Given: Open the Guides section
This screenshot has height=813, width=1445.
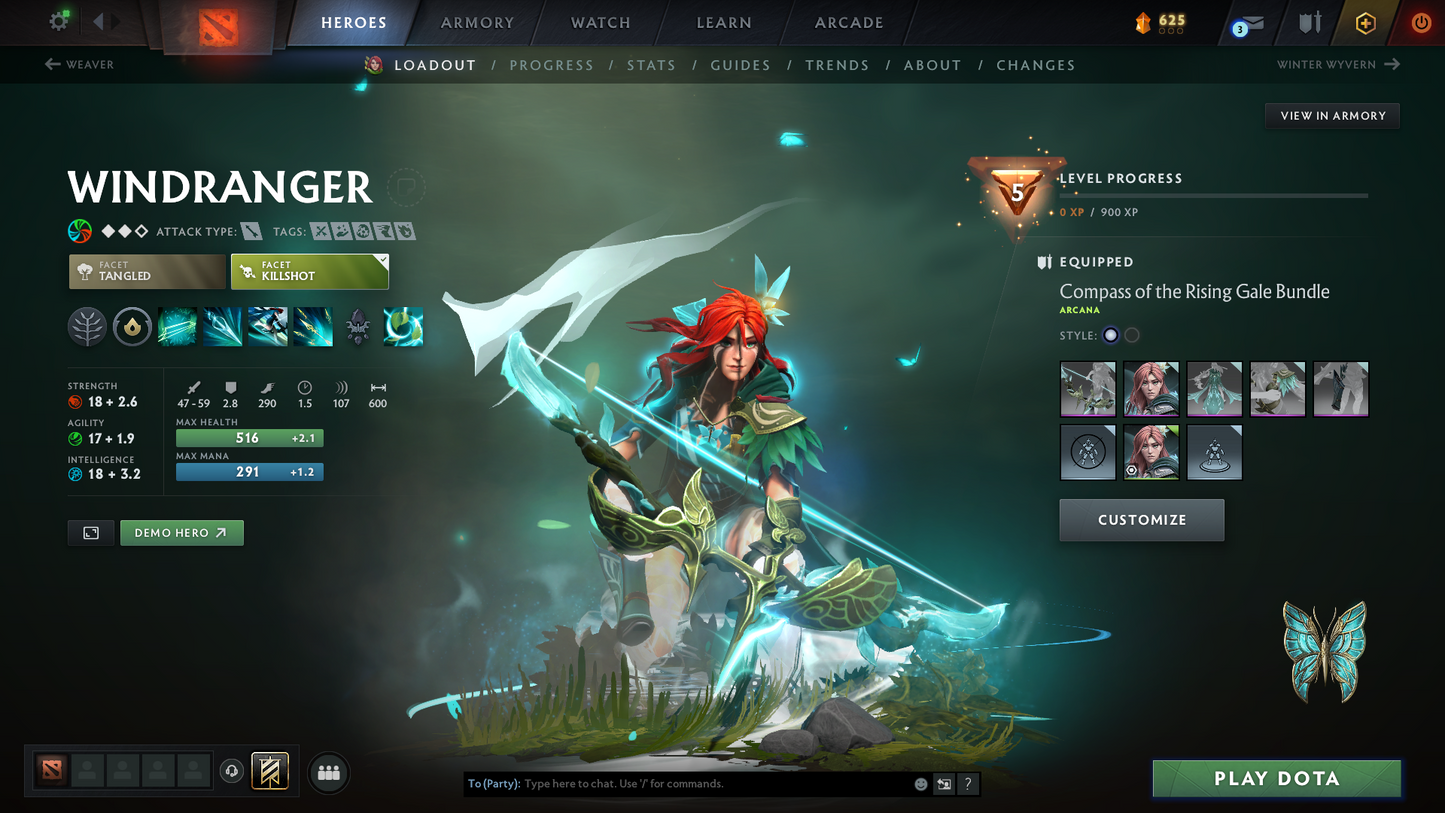Looking at the screenshot, I should tap(740, 65).
